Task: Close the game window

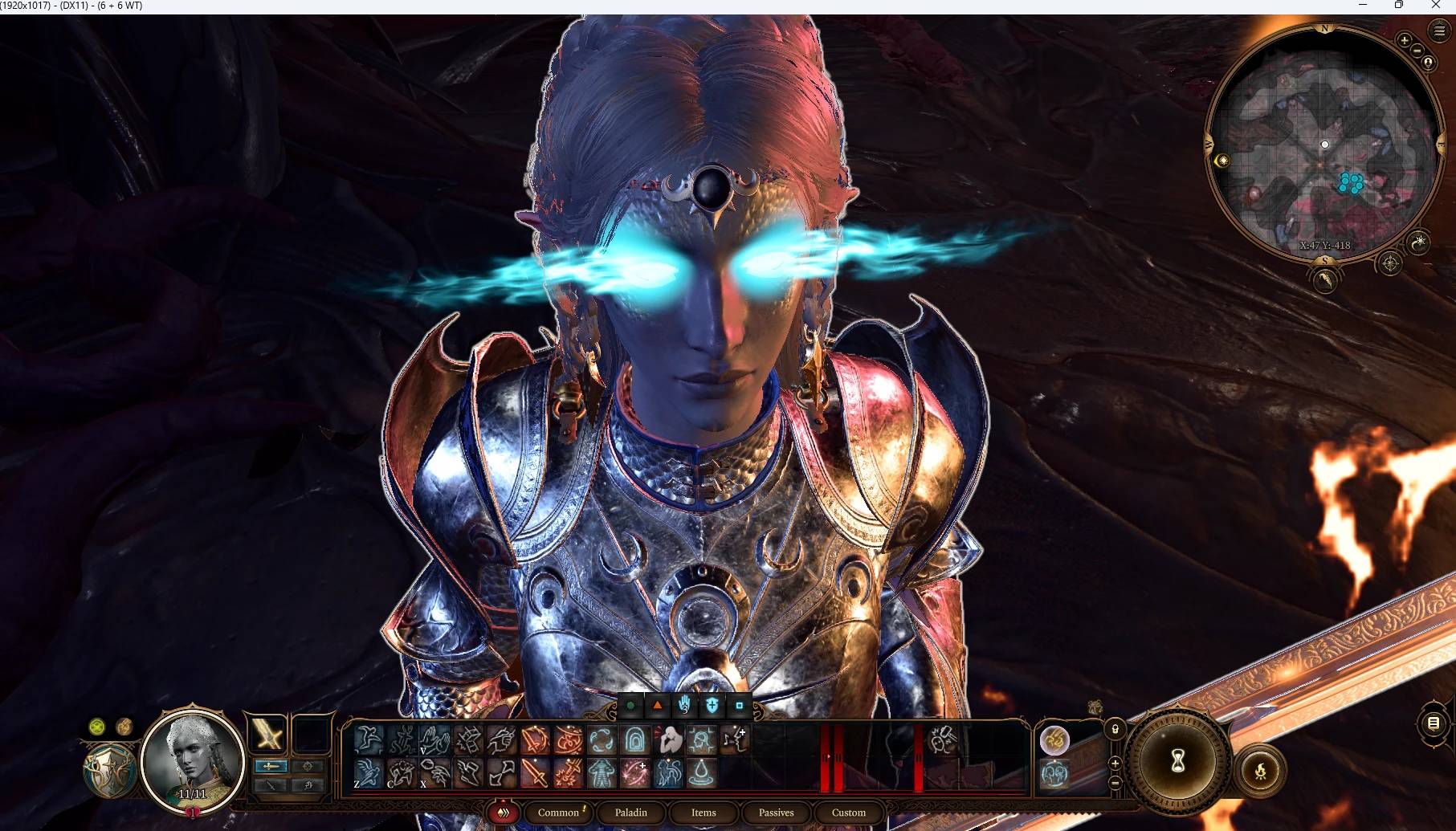Action: coord(1435,6)
